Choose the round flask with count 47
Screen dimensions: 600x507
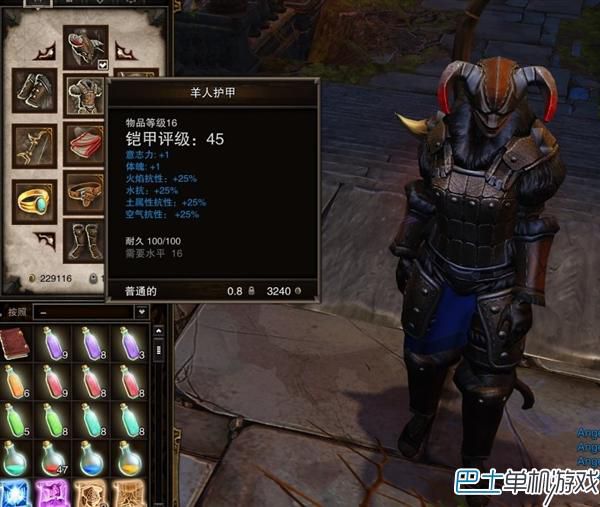pyautogui.click(x=53, y=458)
